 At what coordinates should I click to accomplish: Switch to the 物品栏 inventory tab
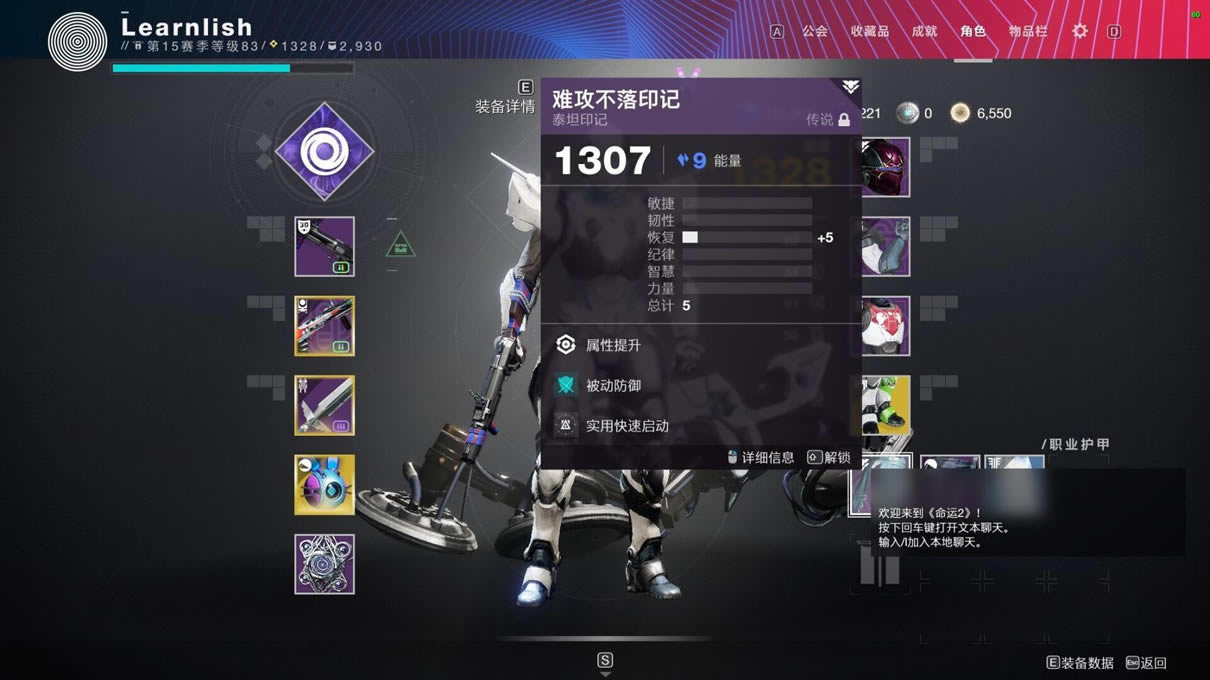(1028, 31)
